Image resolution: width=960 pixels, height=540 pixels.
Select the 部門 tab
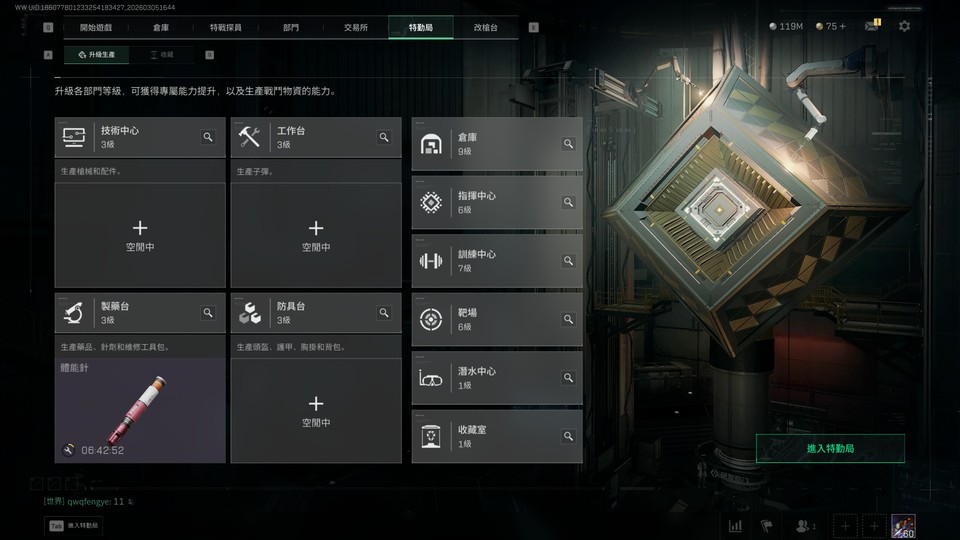(290, 28)
